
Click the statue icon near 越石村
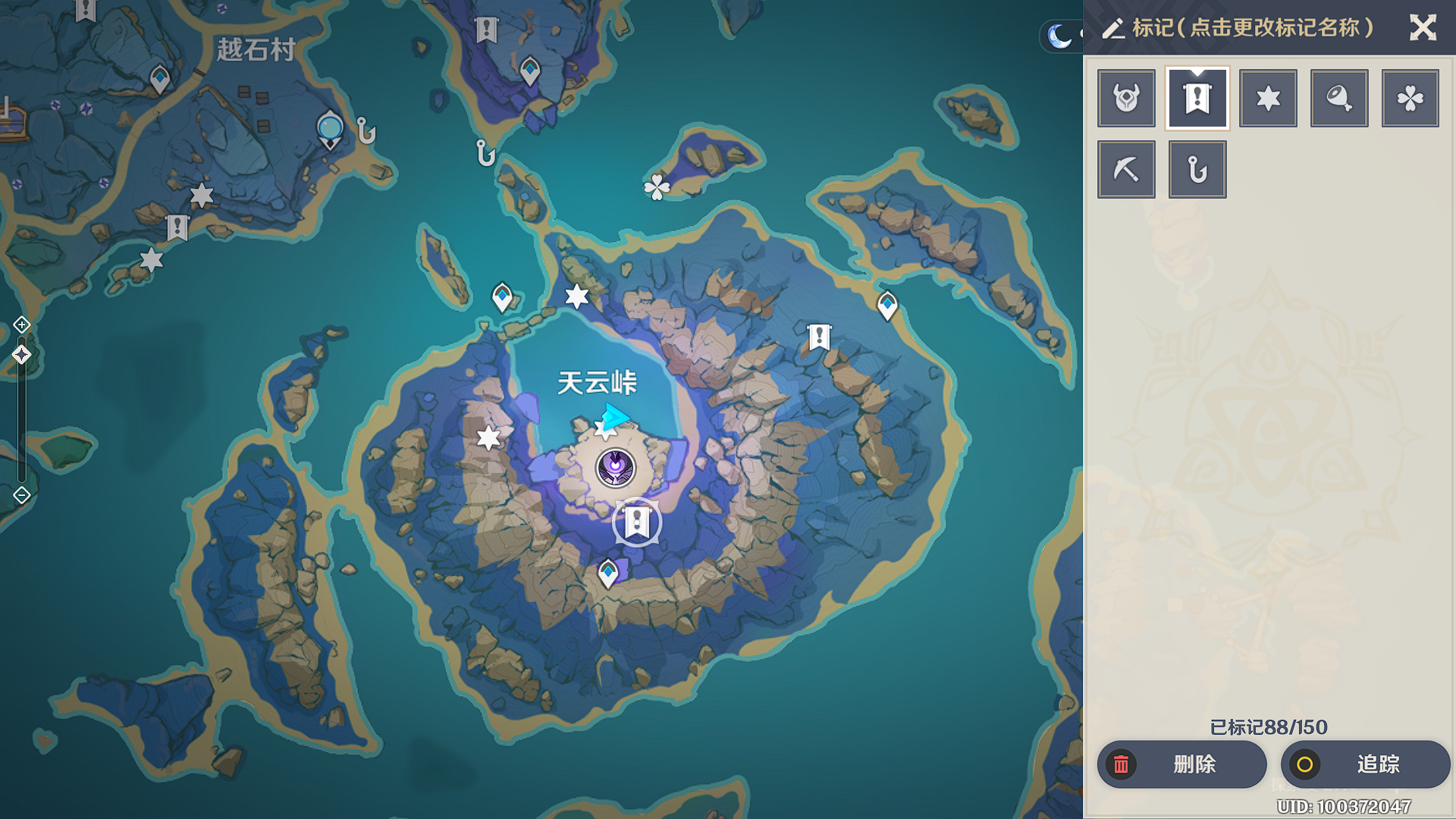pos(330,129)
